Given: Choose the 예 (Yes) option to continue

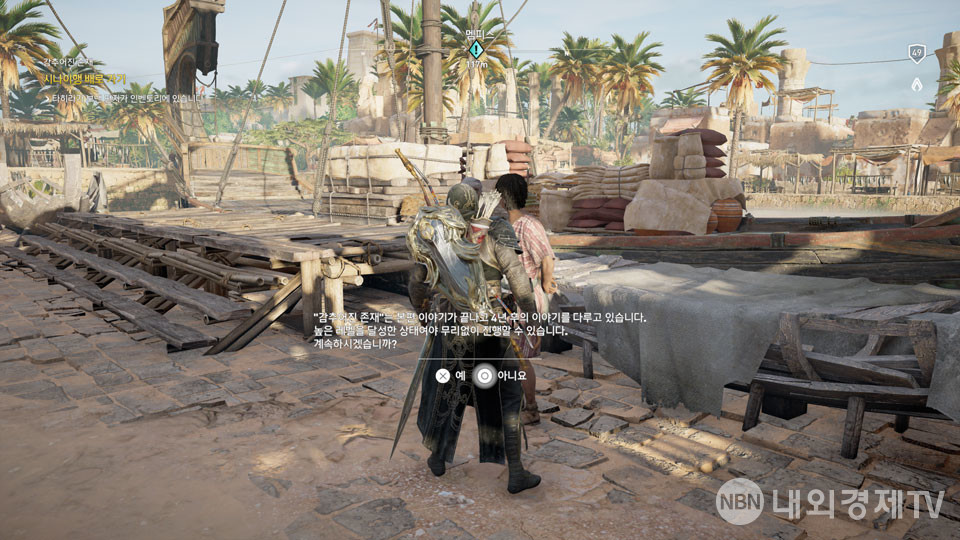Looking at the screenshot, I should (x=451, y=376).
